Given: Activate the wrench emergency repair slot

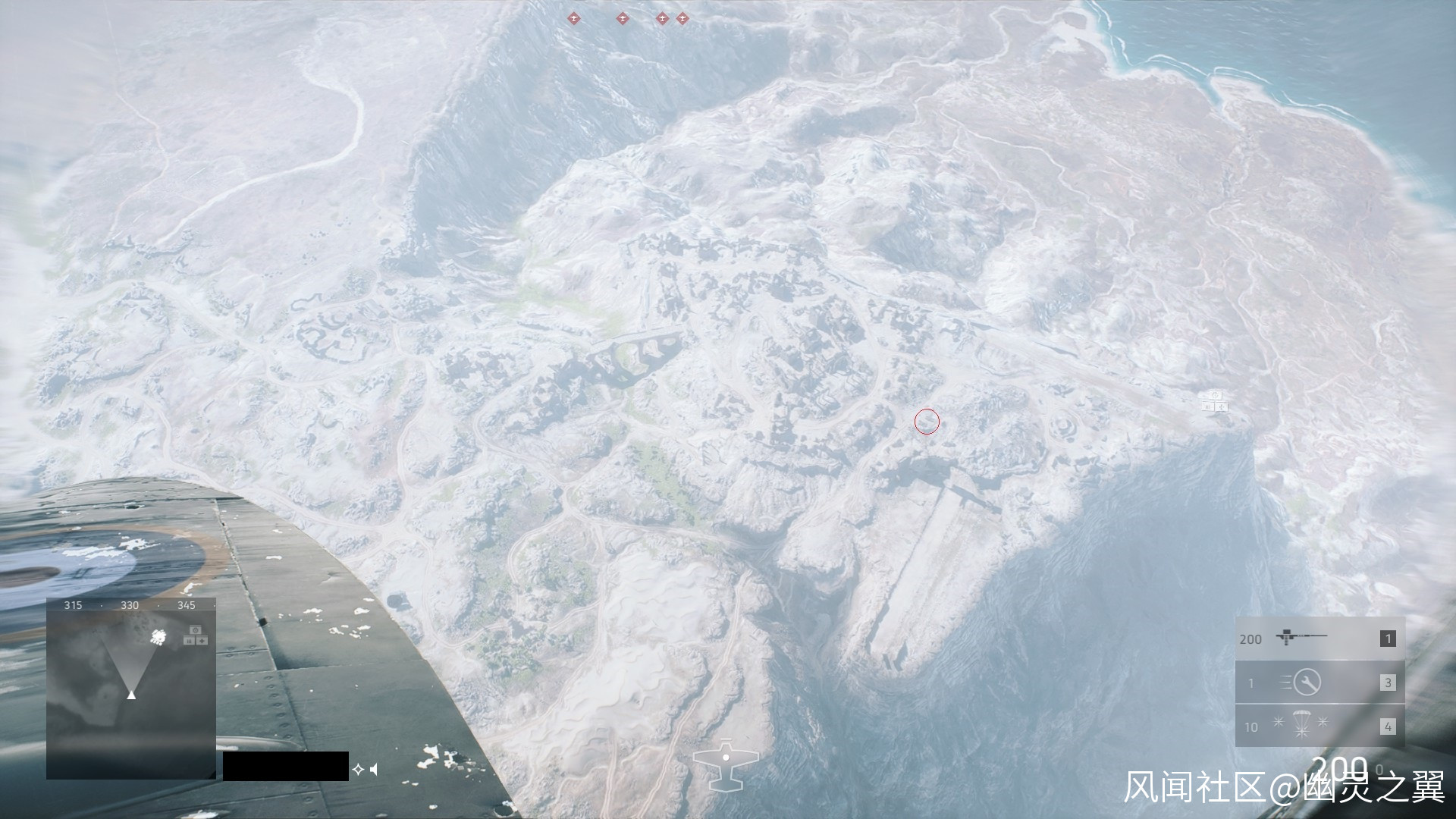Looking at the screenshot, I should 1319,682.
